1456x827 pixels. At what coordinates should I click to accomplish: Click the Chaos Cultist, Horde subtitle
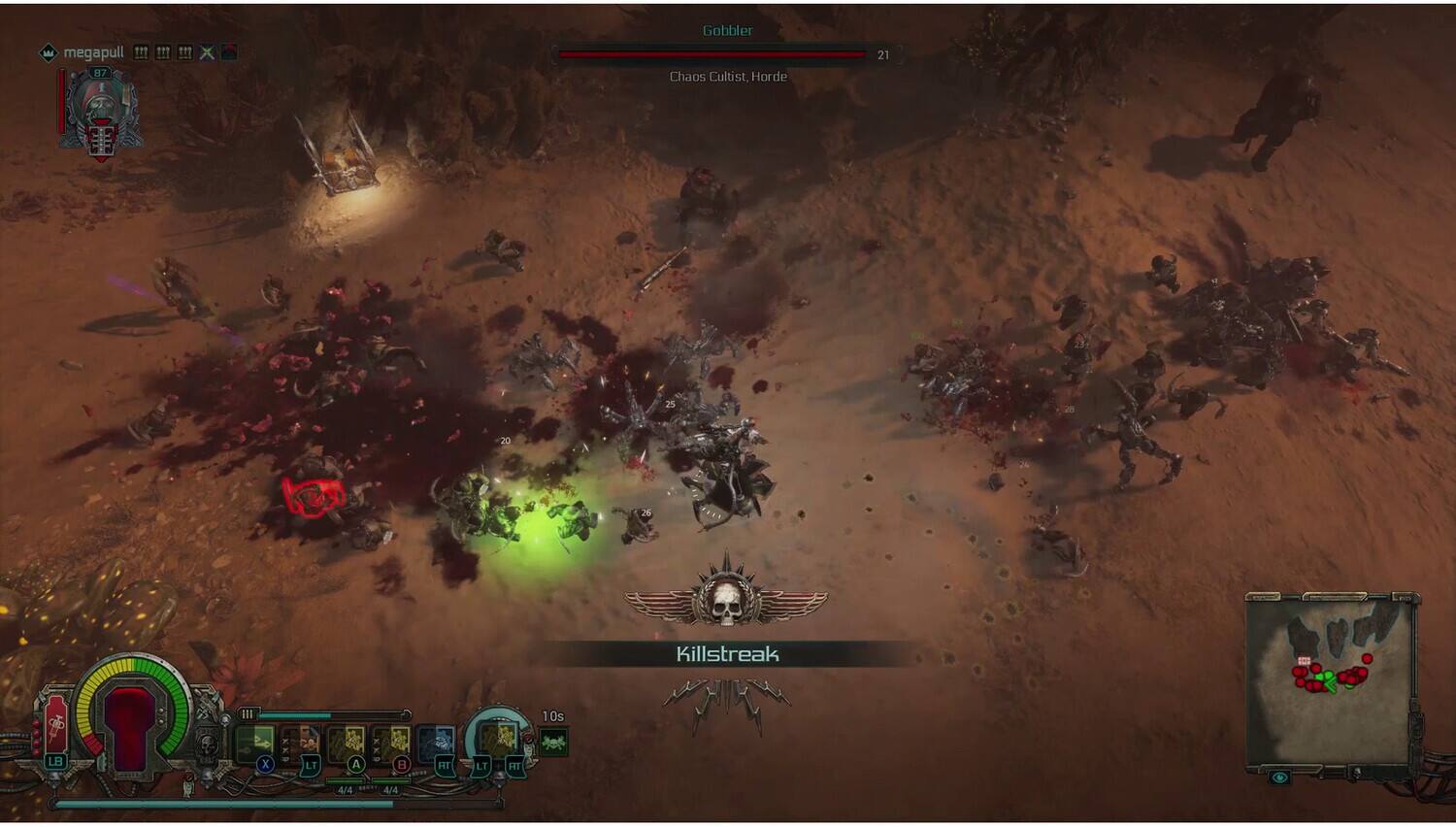point(726,76)
